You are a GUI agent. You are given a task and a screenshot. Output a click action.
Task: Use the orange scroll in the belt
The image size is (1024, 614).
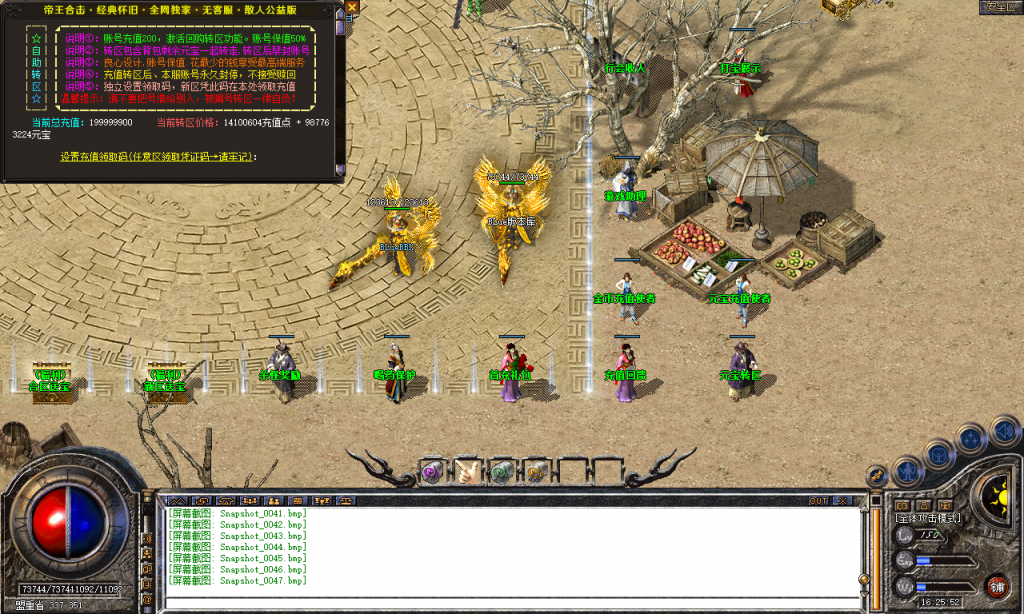535,471
